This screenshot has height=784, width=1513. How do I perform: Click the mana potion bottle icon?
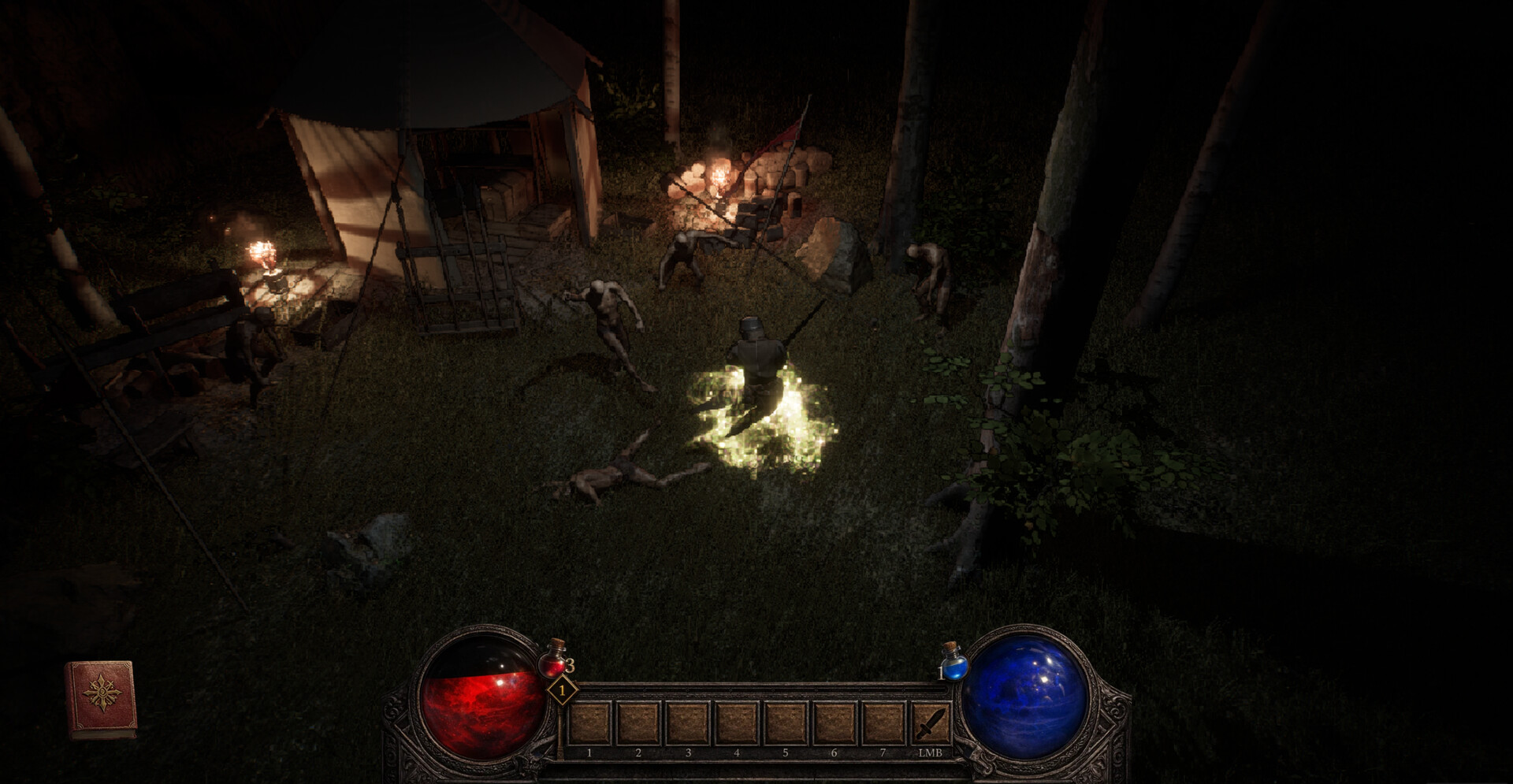pos(955,668)
